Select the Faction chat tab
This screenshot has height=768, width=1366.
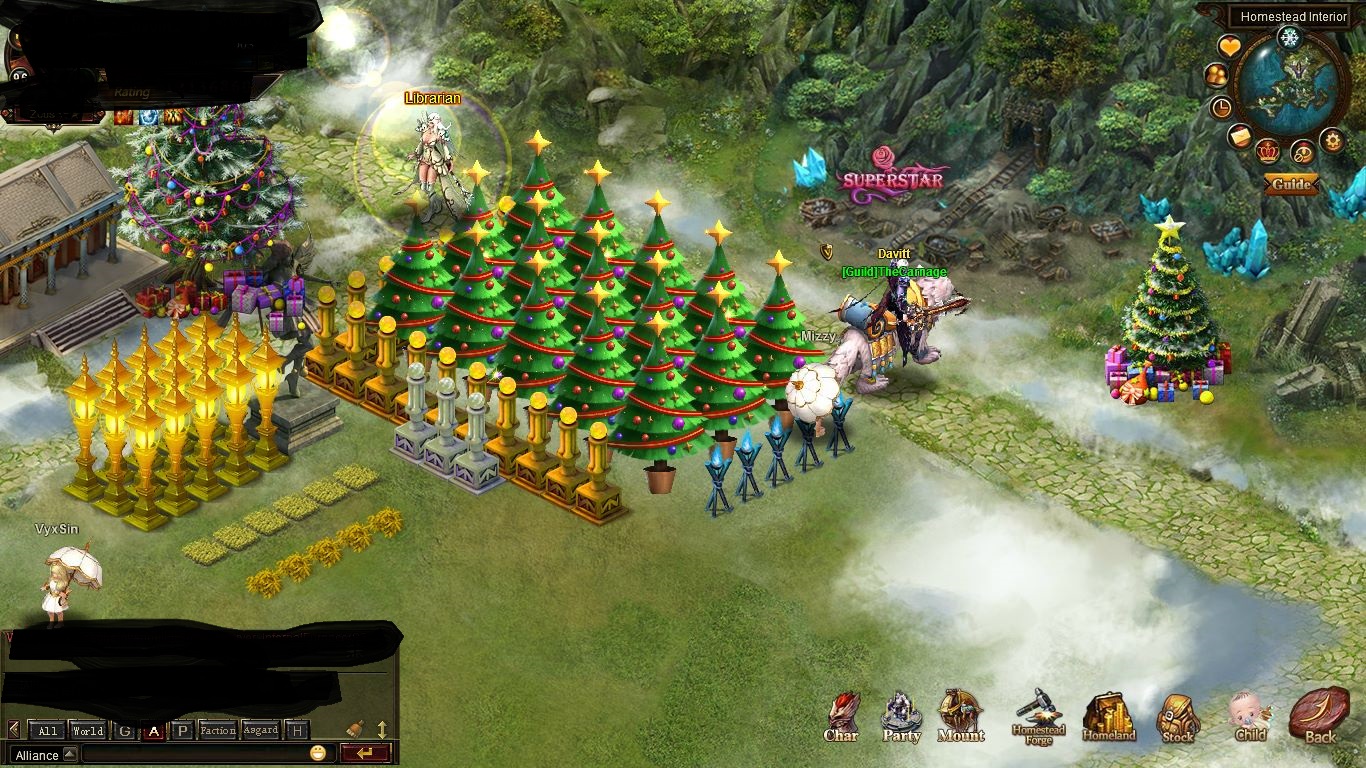tap(217, 730)
